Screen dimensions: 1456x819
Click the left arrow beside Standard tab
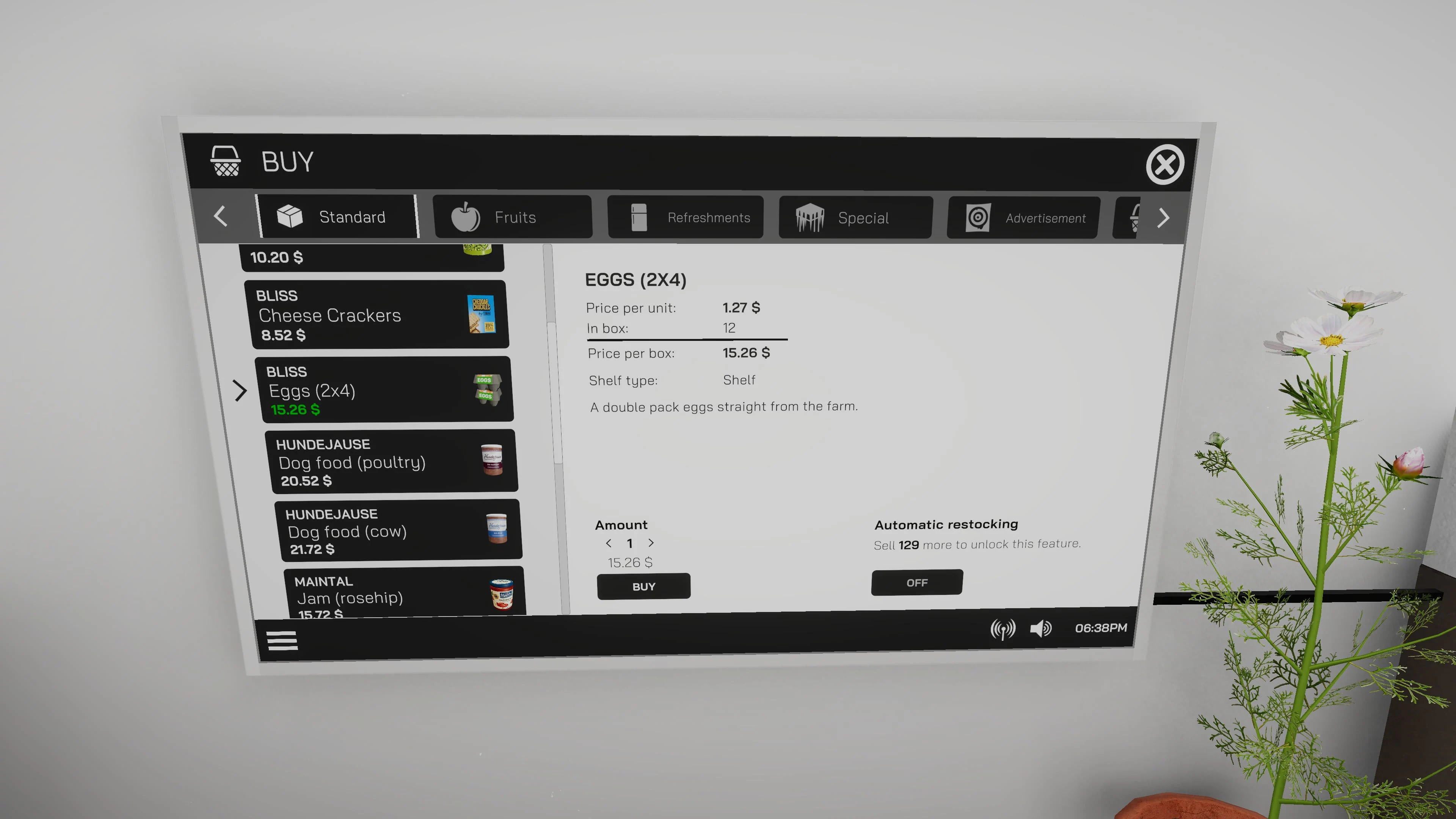220,217
